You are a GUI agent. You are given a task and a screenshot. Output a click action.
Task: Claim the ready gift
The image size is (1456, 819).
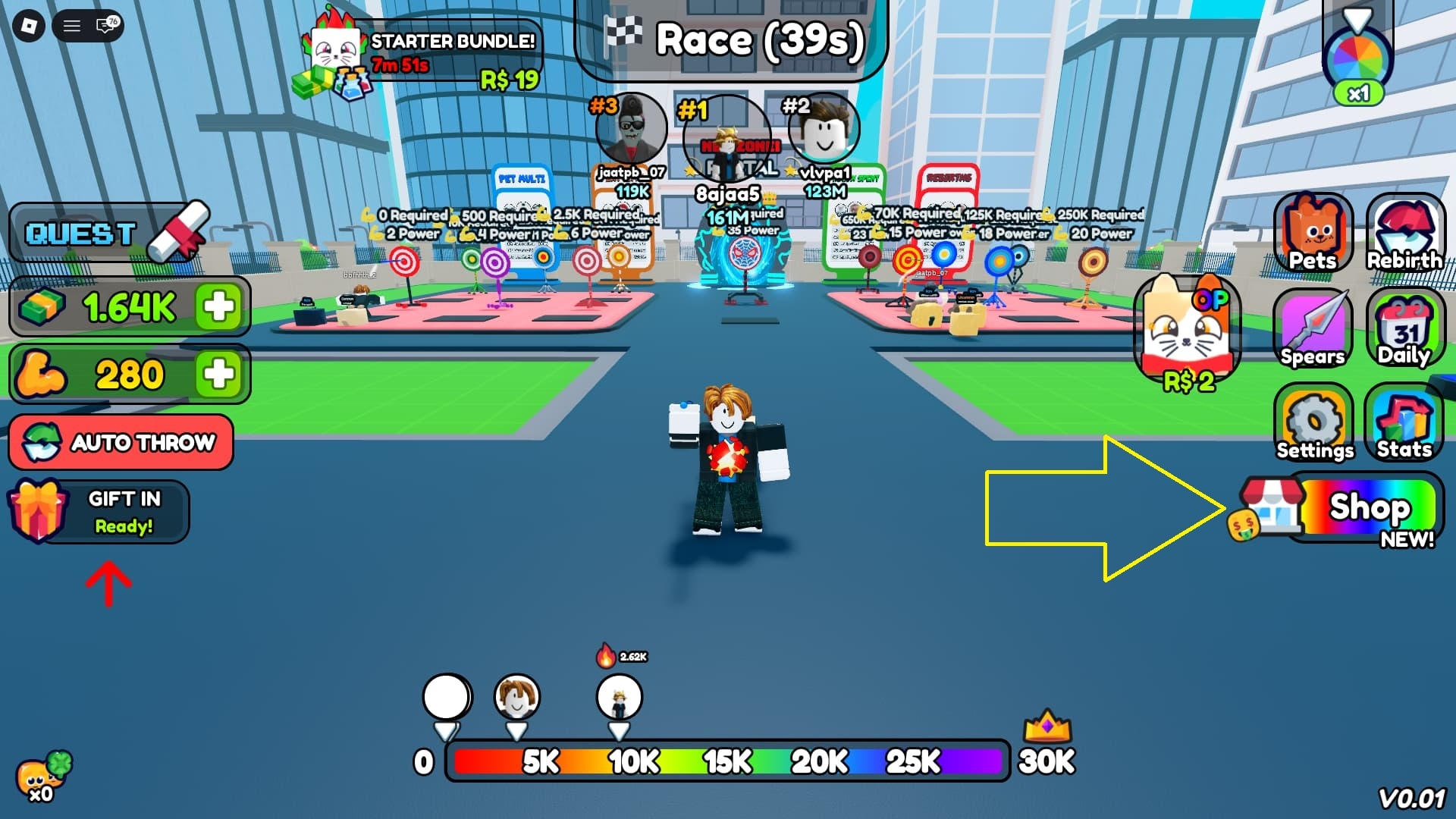(99, 512)
